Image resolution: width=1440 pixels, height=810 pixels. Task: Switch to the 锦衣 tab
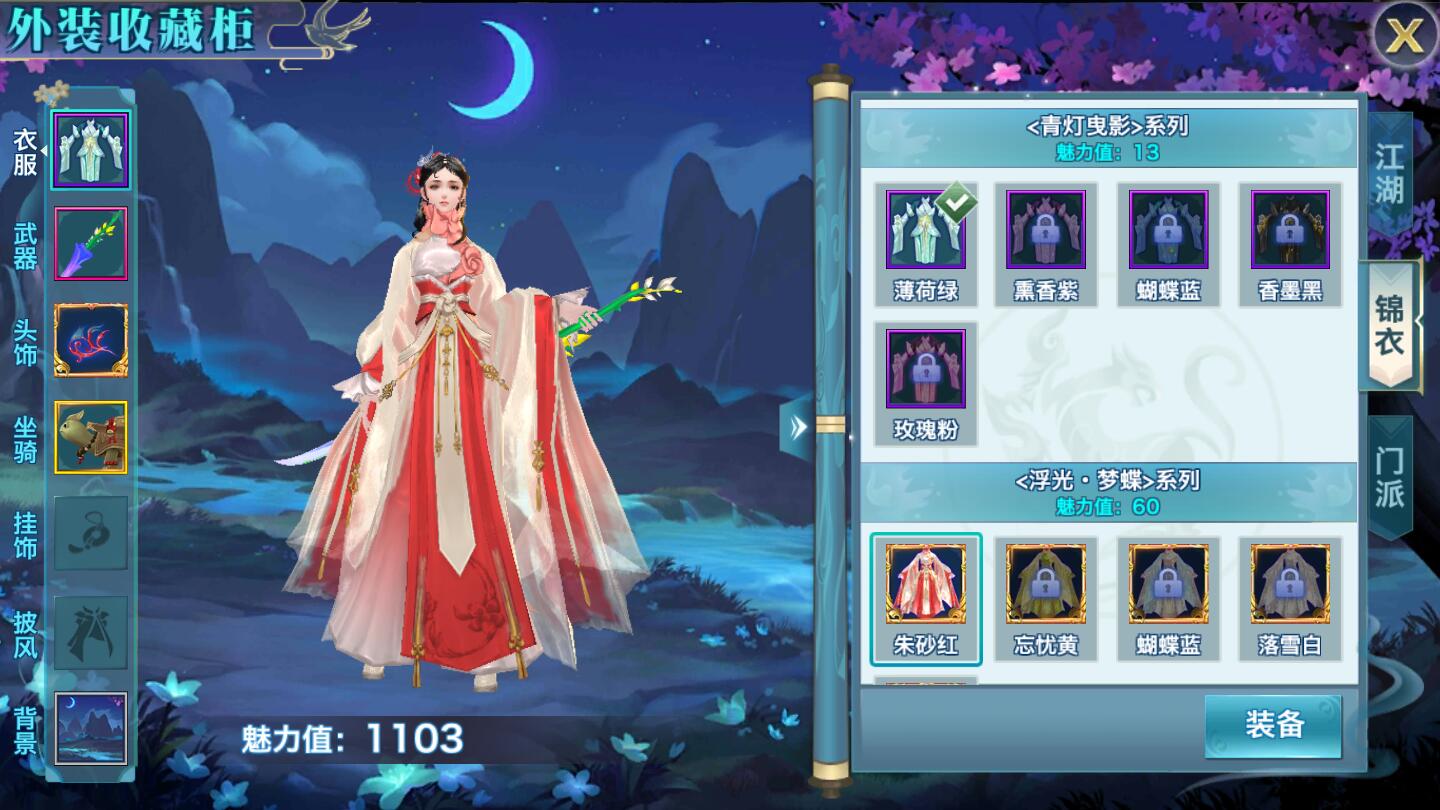pyautogui.click(x=1390, y=325)
